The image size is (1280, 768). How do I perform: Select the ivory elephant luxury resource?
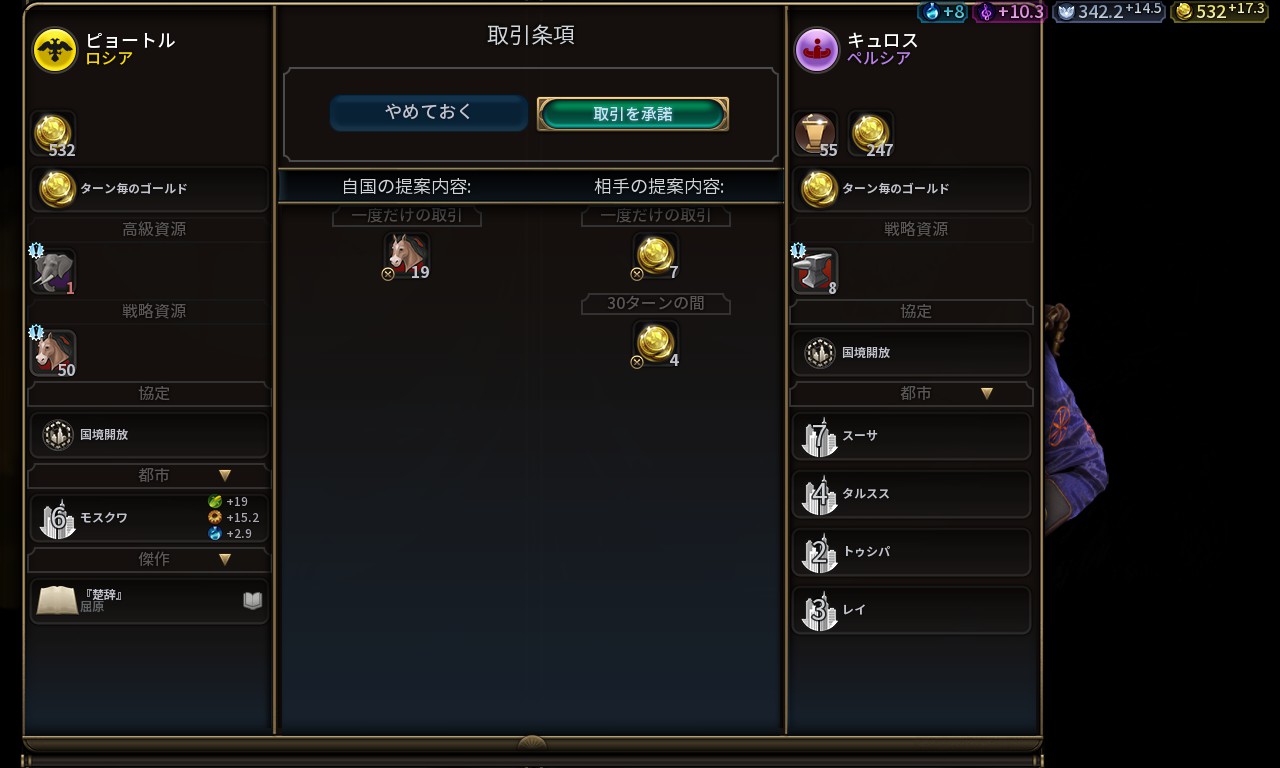pyautogui.click(x=53, y=271)
